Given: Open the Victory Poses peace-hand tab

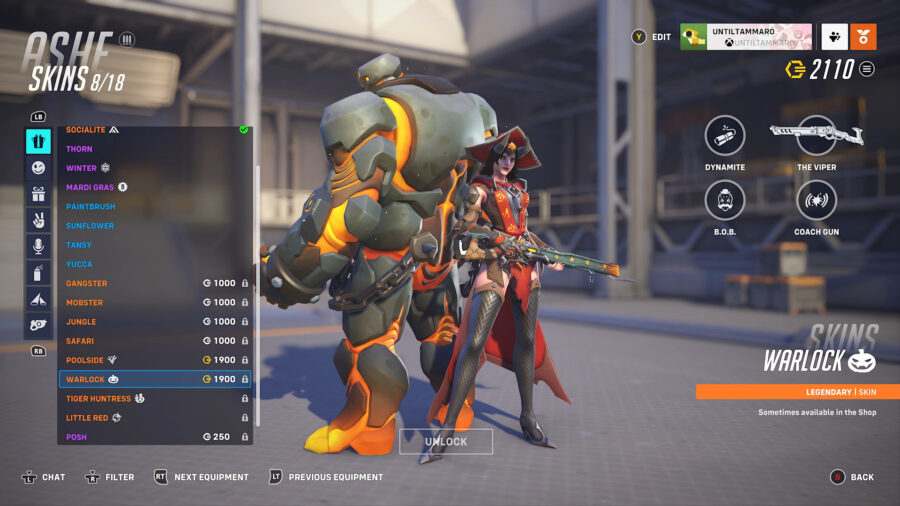Looking at the screenshot, I should 38,220.
